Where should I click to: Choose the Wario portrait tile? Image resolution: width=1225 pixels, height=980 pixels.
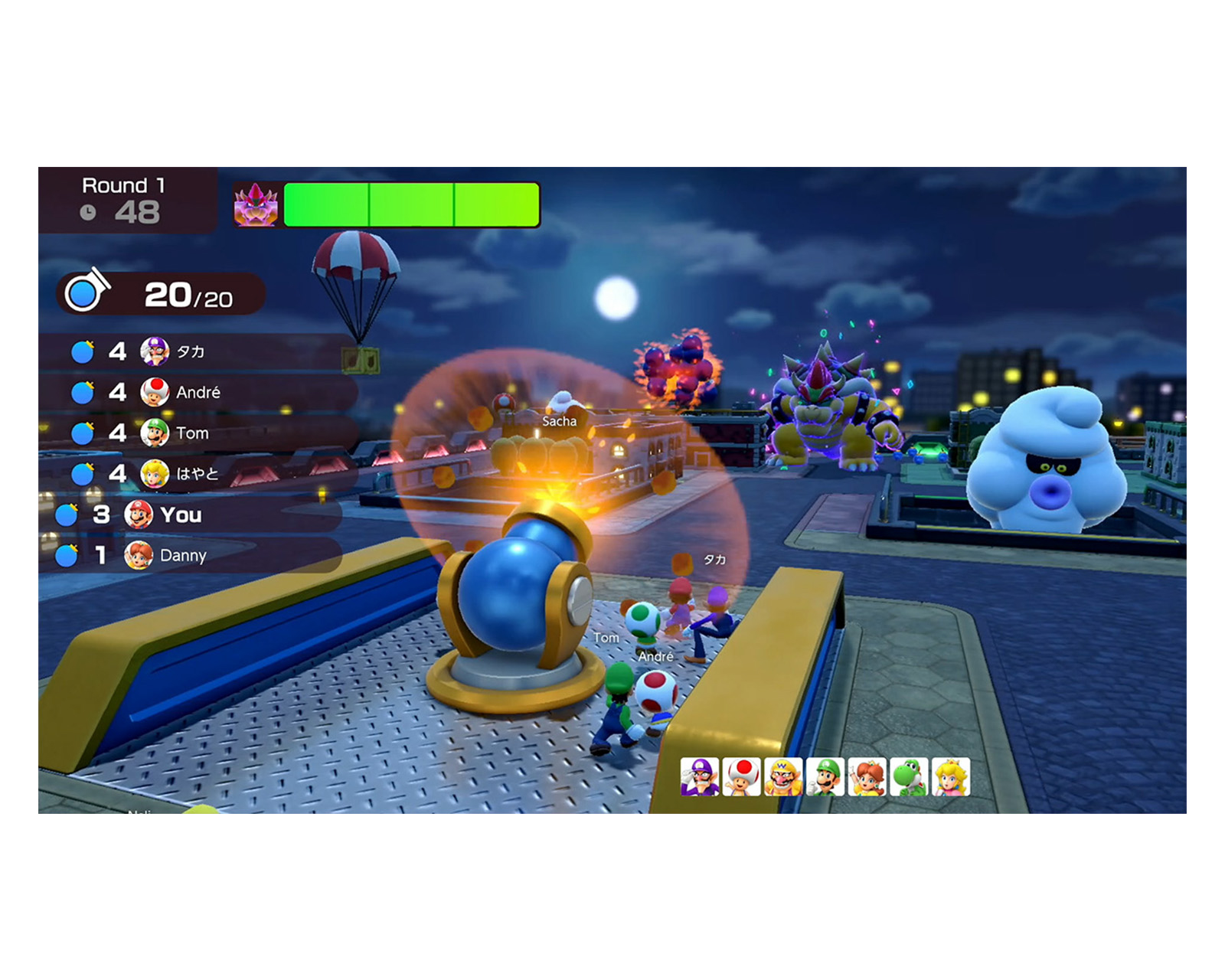[783, 777]
